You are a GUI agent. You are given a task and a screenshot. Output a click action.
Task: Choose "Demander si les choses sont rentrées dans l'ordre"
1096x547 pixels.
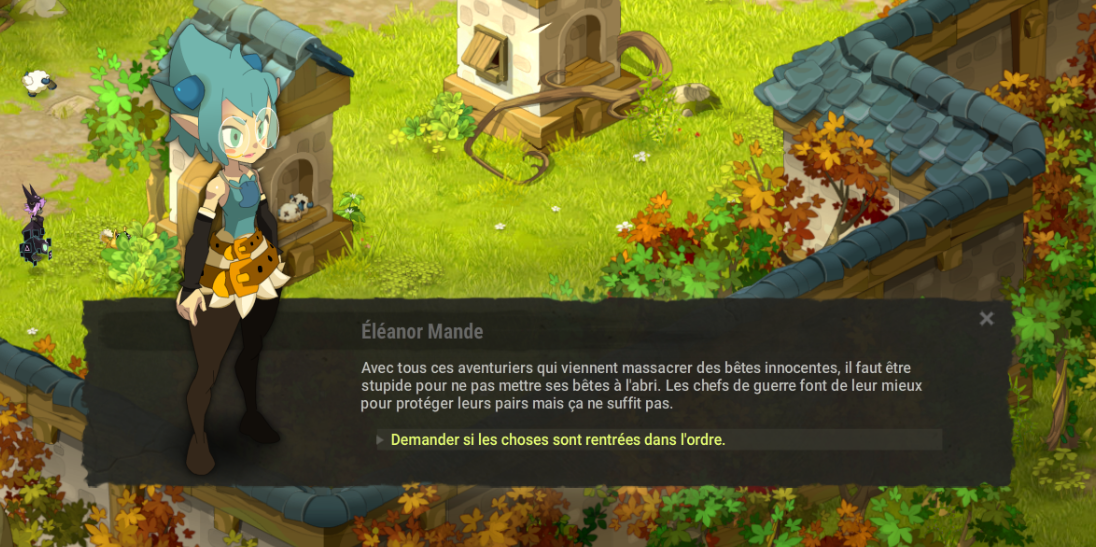(x=557, y=440)
